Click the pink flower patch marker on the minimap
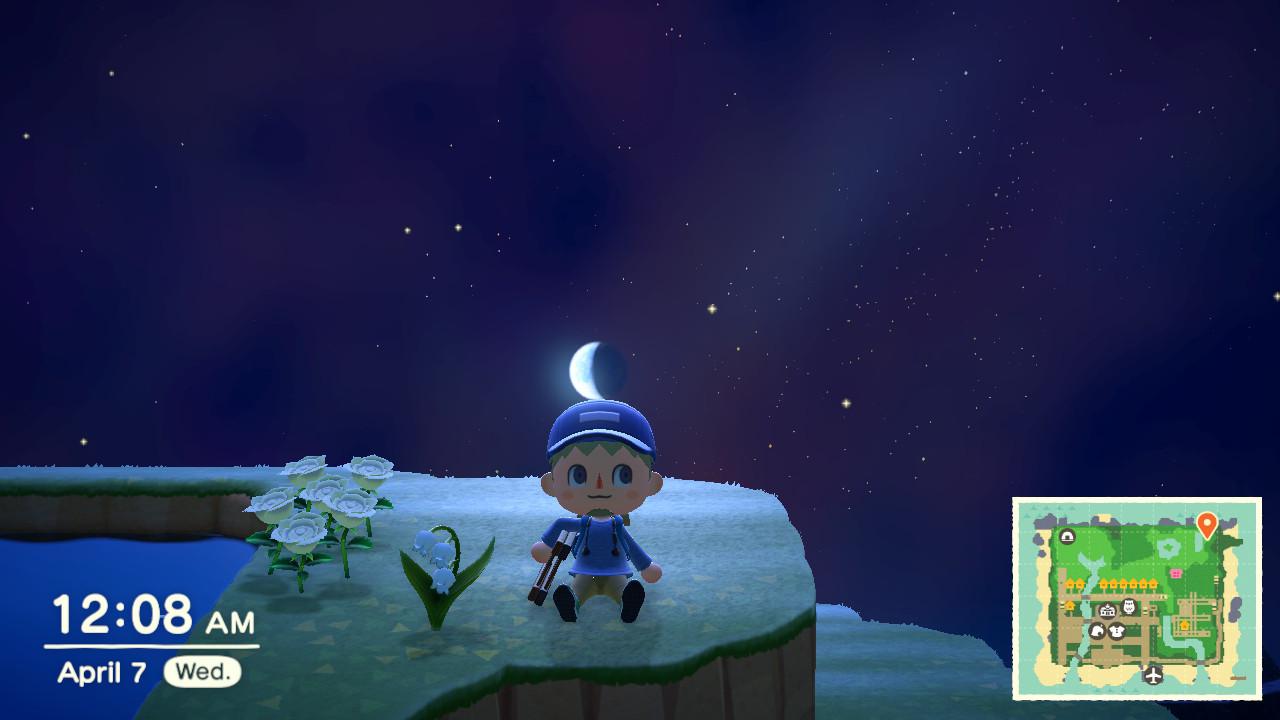 (x=1175, y=572)
